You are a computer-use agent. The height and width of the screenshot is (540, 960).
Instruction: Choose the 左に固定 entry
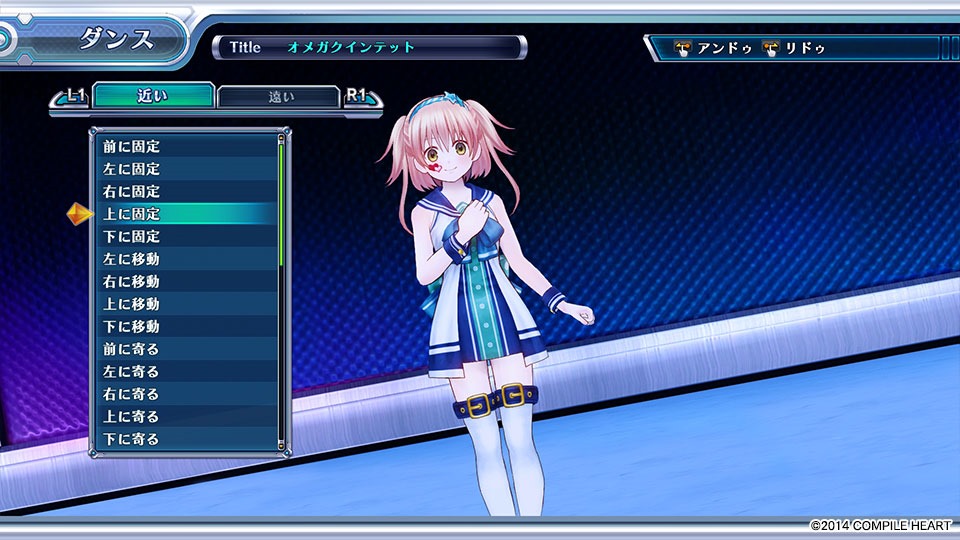tap(185, 169)
